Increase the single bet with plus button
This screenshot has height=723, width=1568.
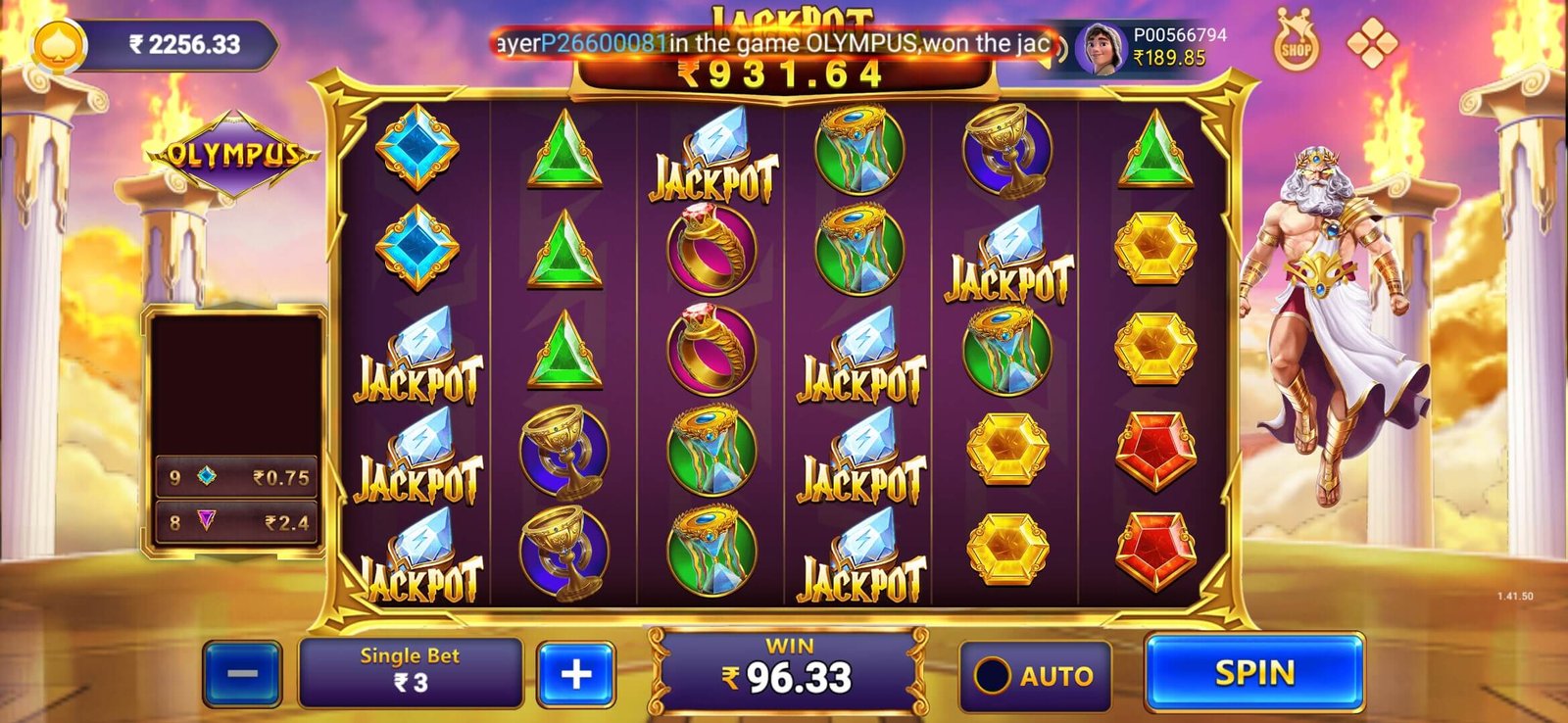point(575,675)
